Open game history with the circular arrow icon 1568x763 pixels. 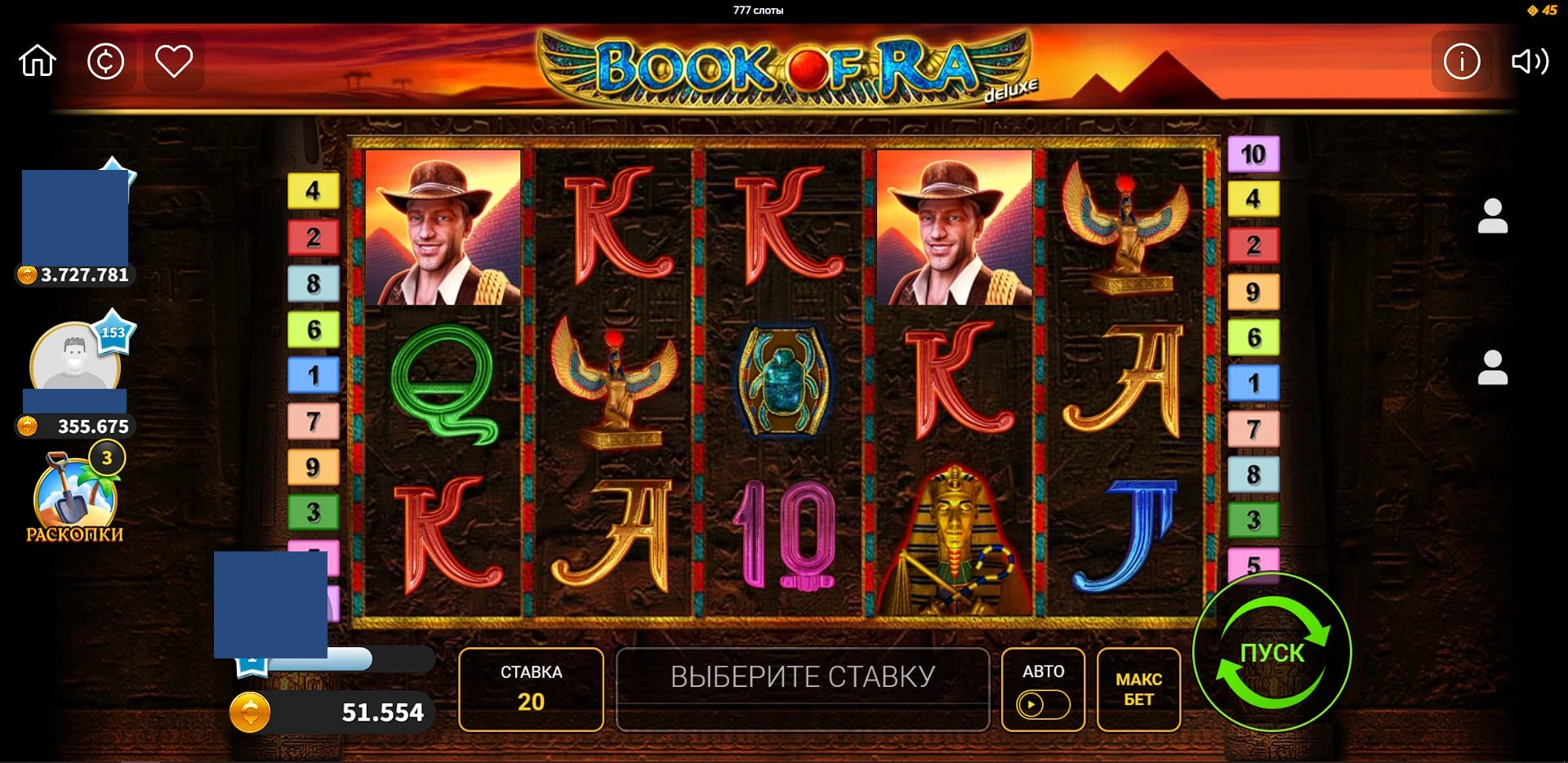point(107,61)
